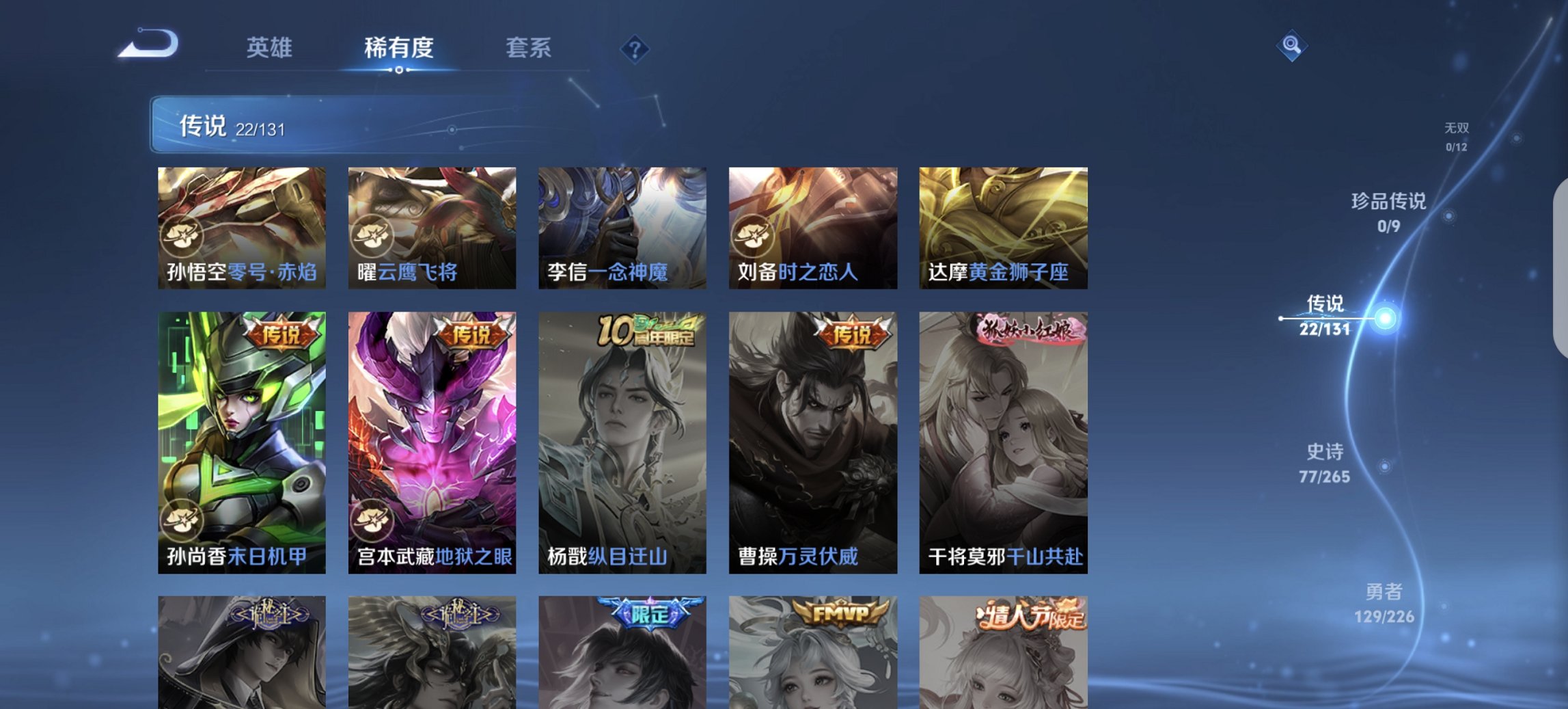The image size is (1568, 709).
Task: Open the help question mark icon
Action: pyautogui.click(x=635, y=49)
